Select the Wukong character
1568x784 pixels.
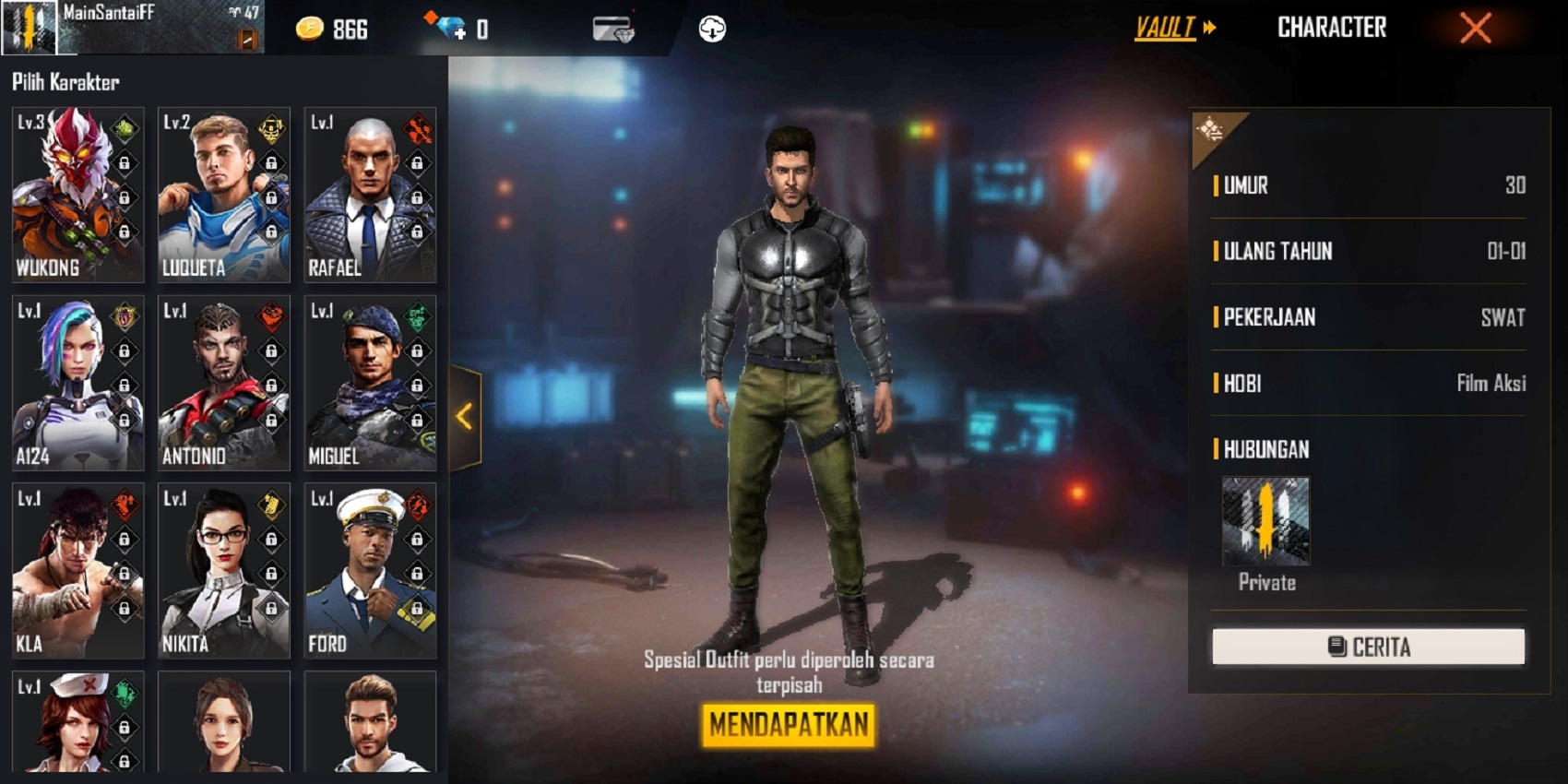[77, 194]
